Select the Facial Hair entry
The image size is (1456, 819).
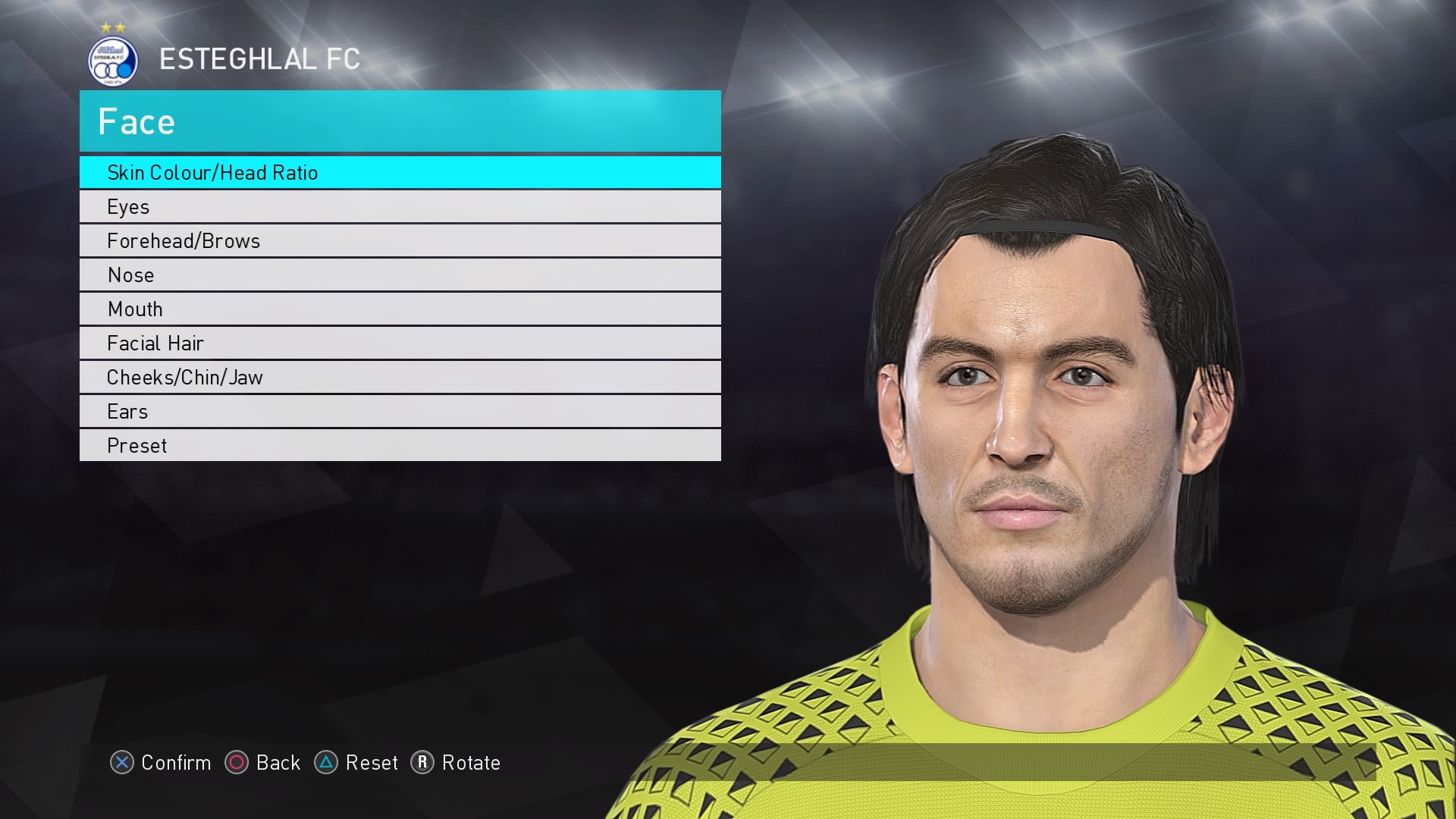pos(400,343)
